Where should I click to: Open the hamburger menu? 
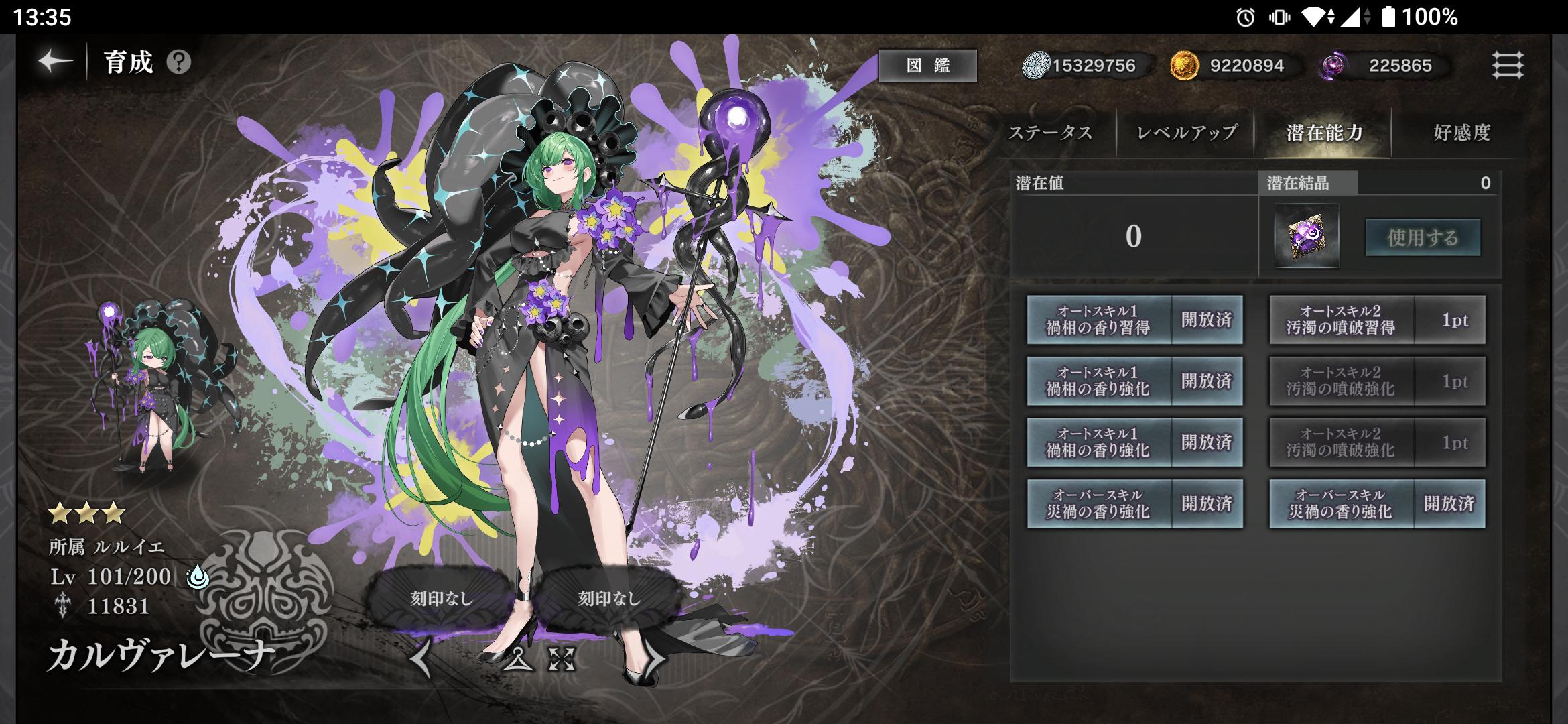[x=1508, y=65]
